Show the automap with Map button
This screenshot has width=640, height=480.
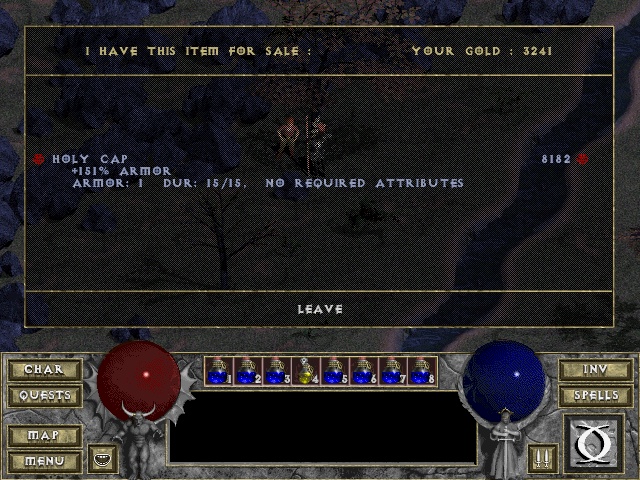pos(43,436)
